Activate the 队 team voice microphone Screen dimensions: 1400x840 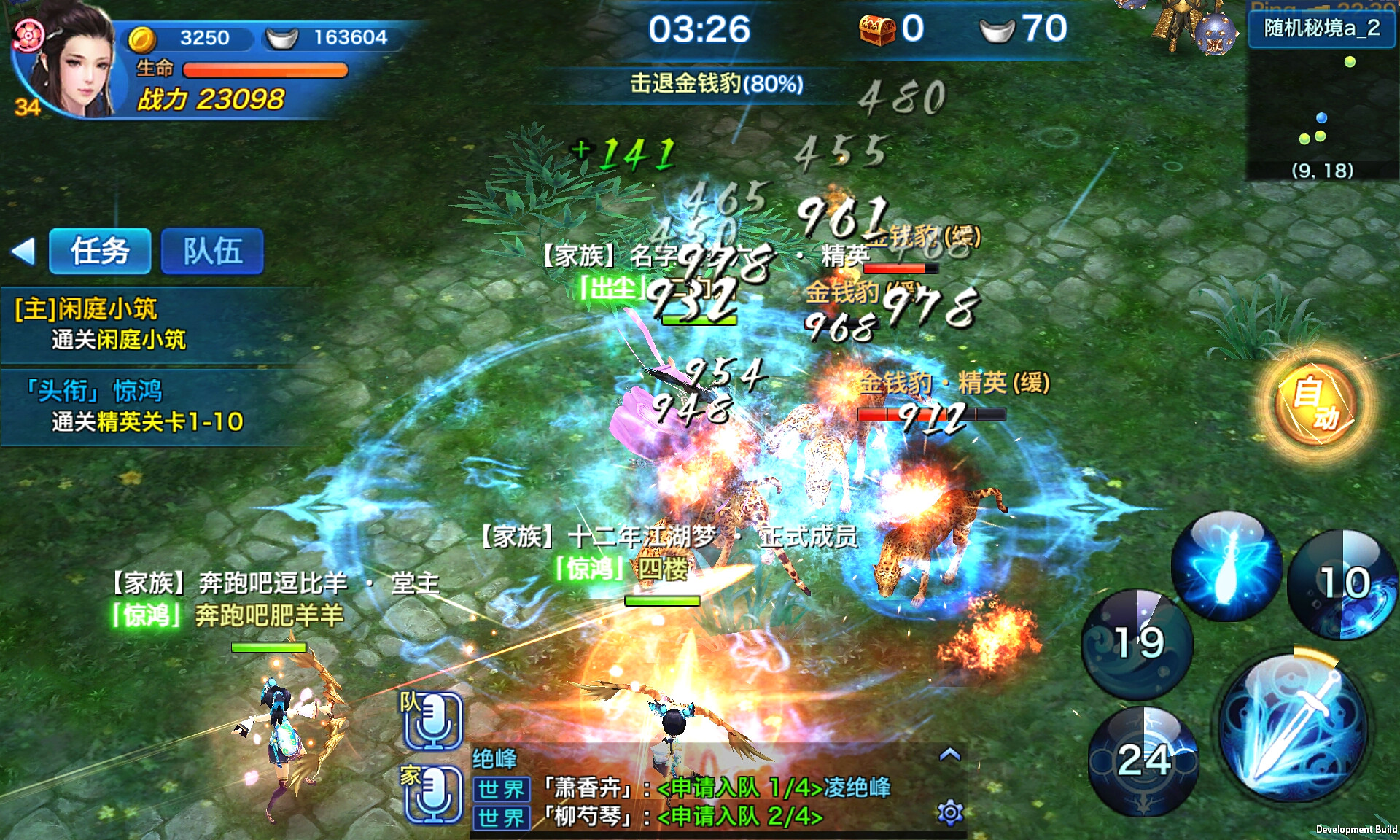click(432, 721)
